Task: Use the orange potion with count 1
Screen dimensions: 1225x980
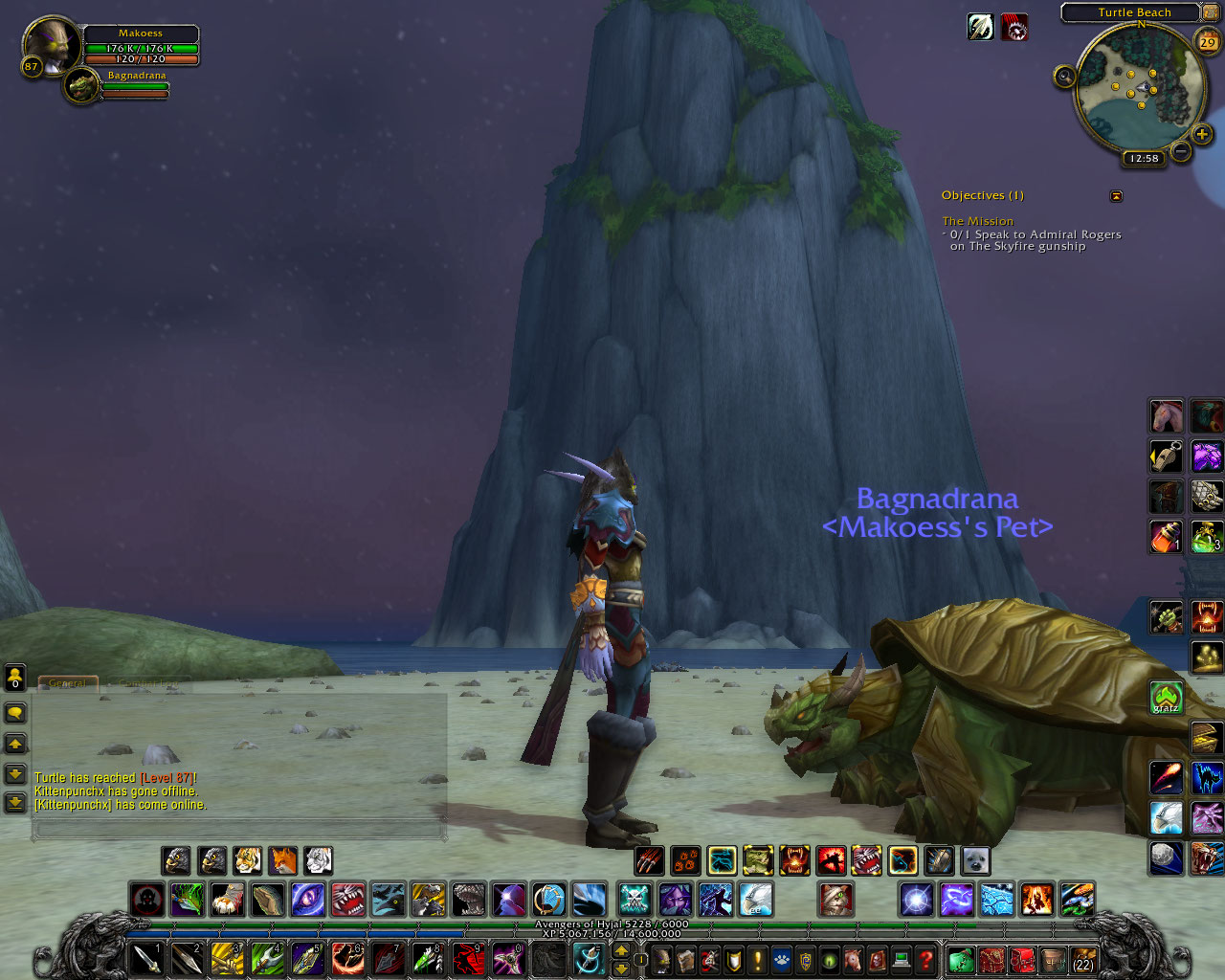Action: point(1166,537)
